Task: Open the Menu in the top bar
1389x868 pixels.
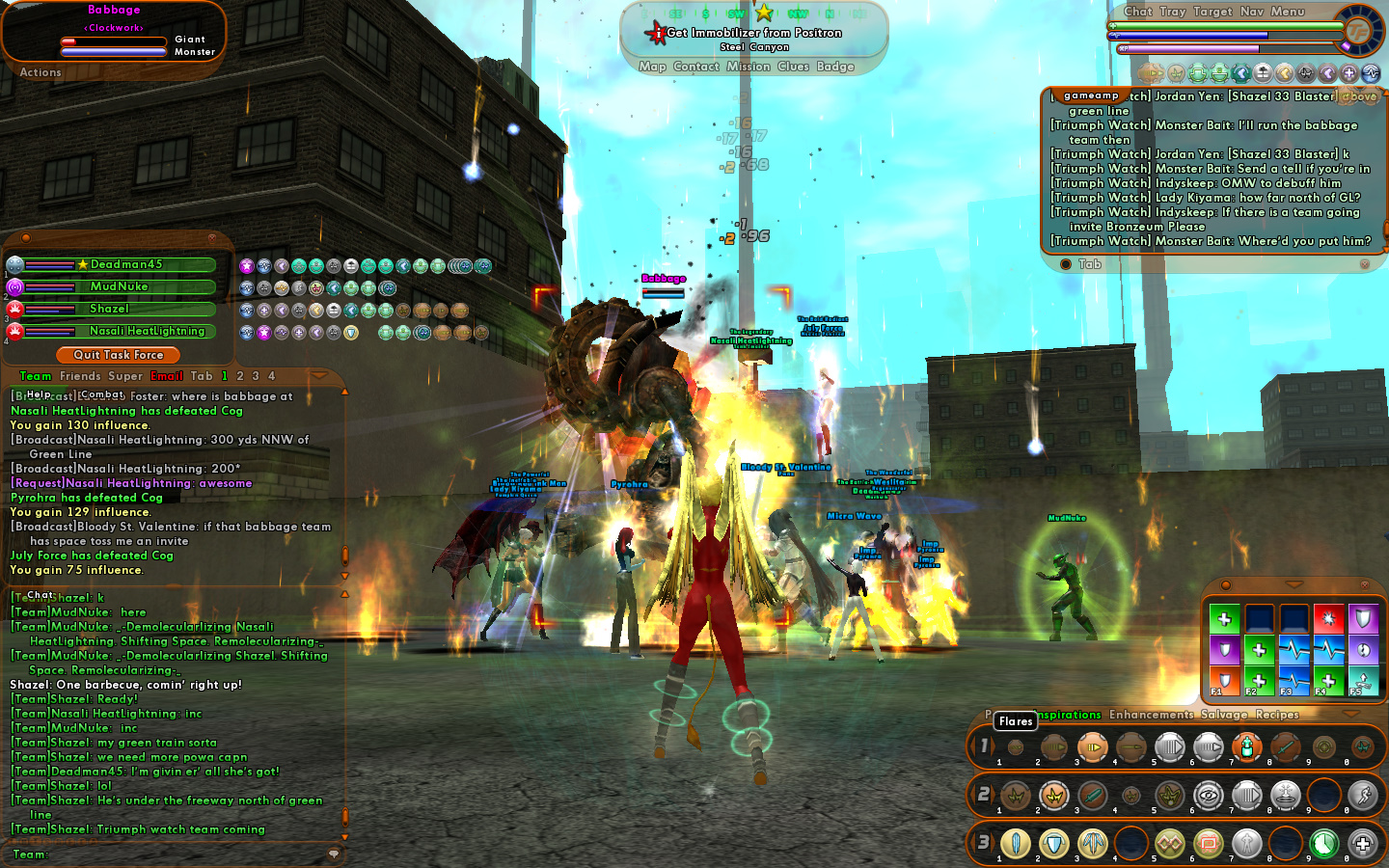Action: click(1287, 12)
